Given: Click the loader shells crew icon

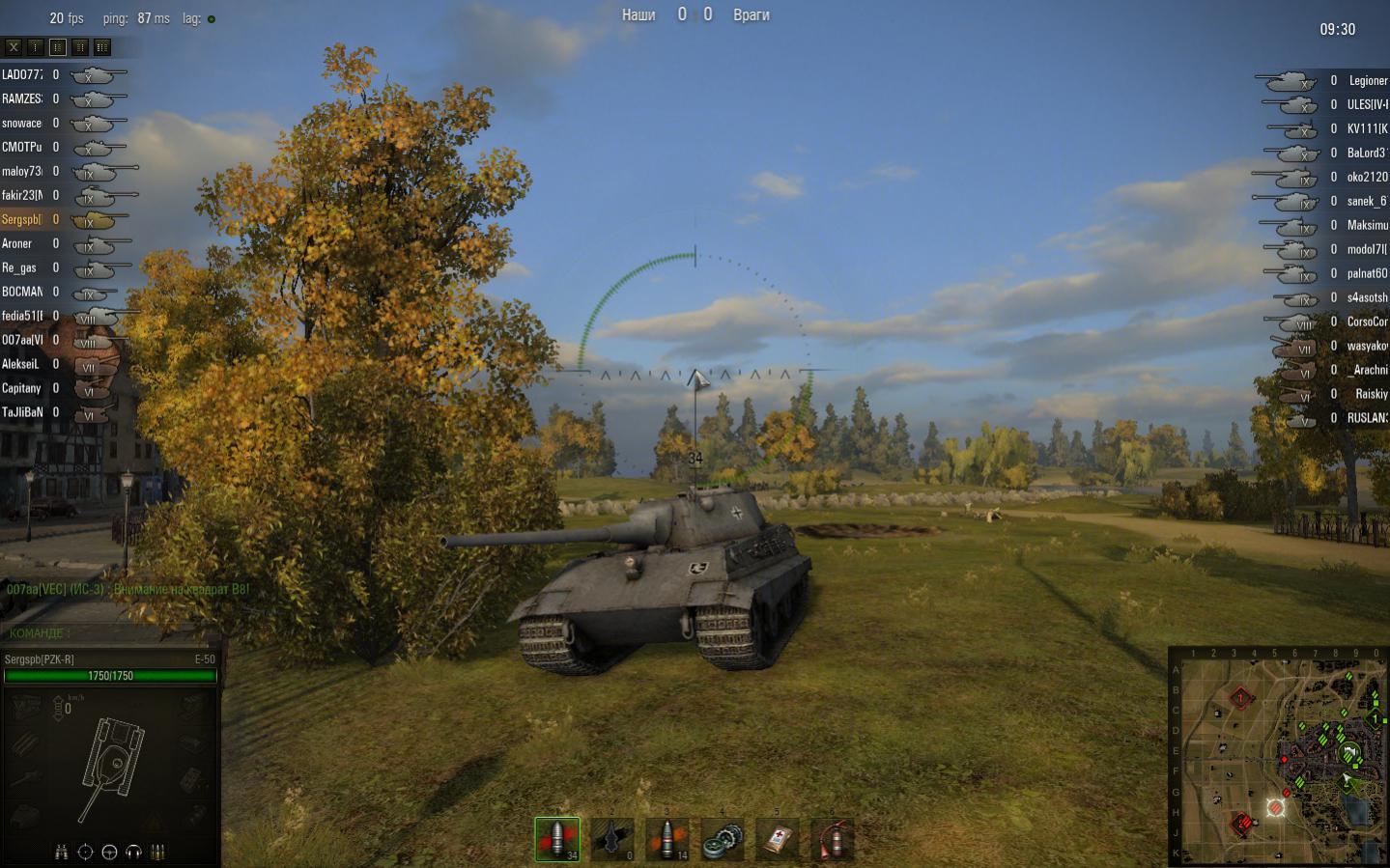Looking at the screenshot, I should click(x=157, y=852).
